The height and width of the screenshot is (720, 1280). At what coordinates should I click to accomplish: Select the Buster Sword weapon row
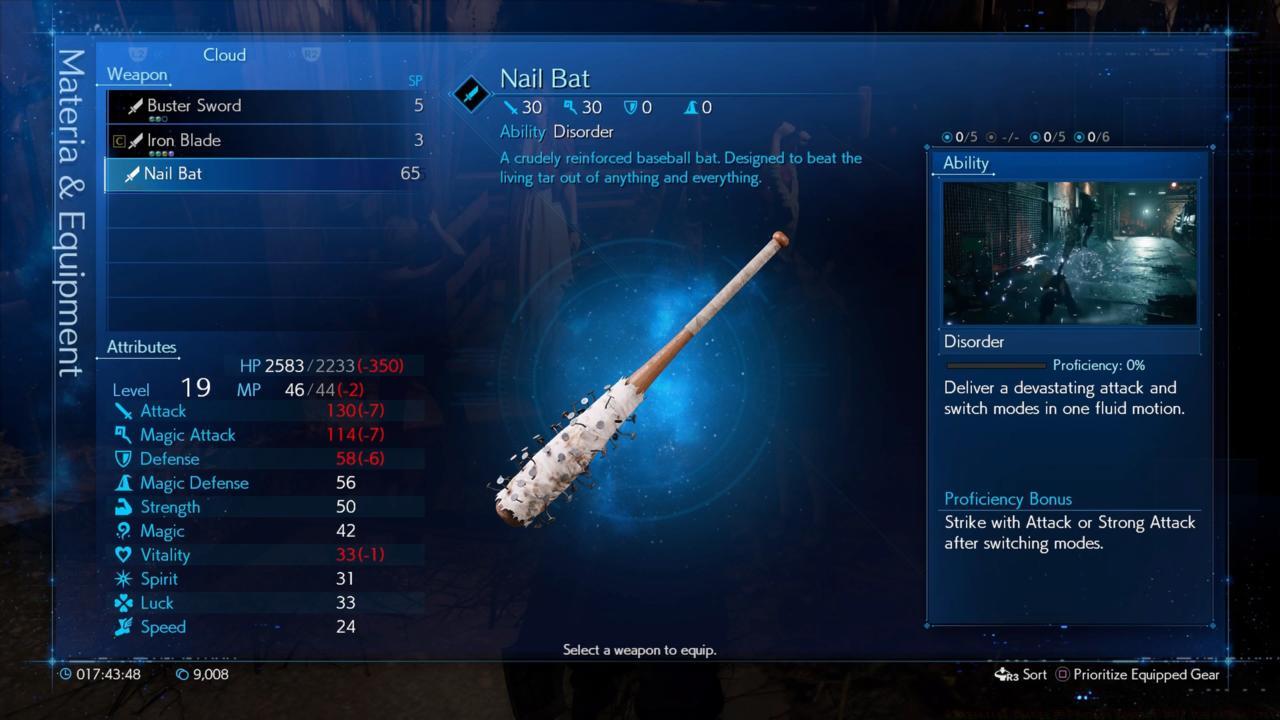pos(265,106)
